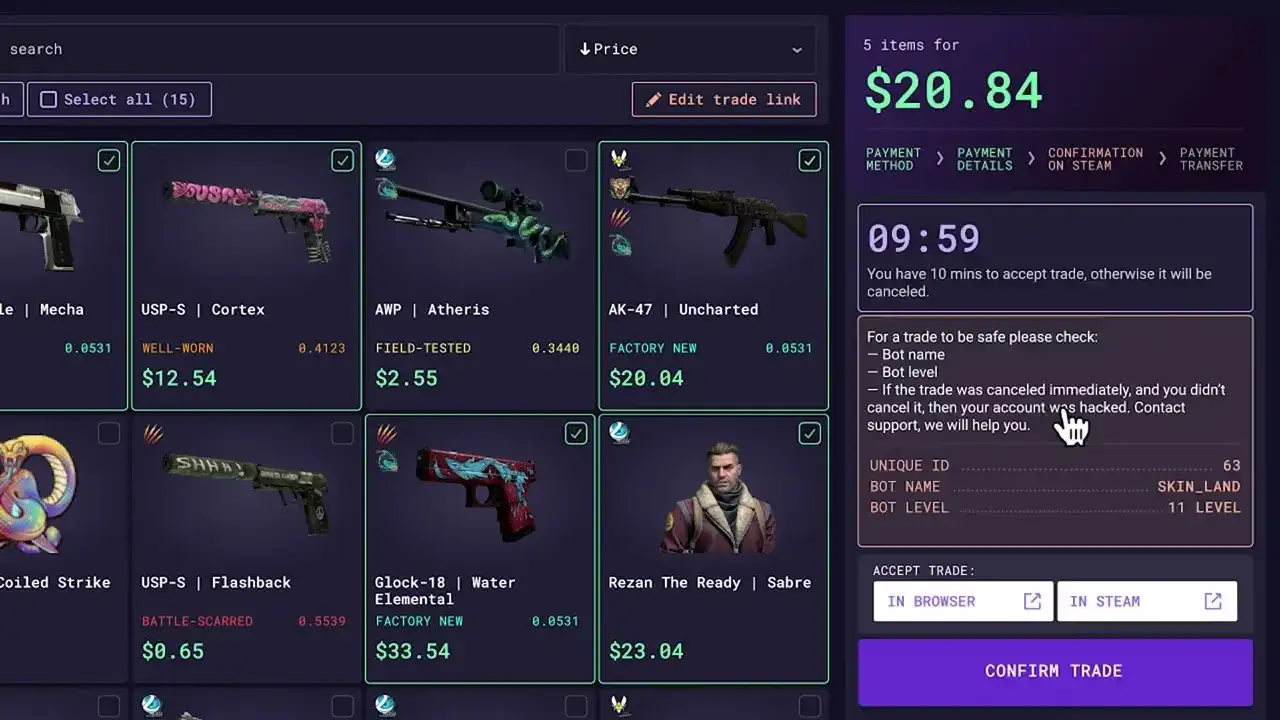Enable the Select all (15) checkbox
The width and height of the screenshot is (1280, 720).
(x=48, y=99)
